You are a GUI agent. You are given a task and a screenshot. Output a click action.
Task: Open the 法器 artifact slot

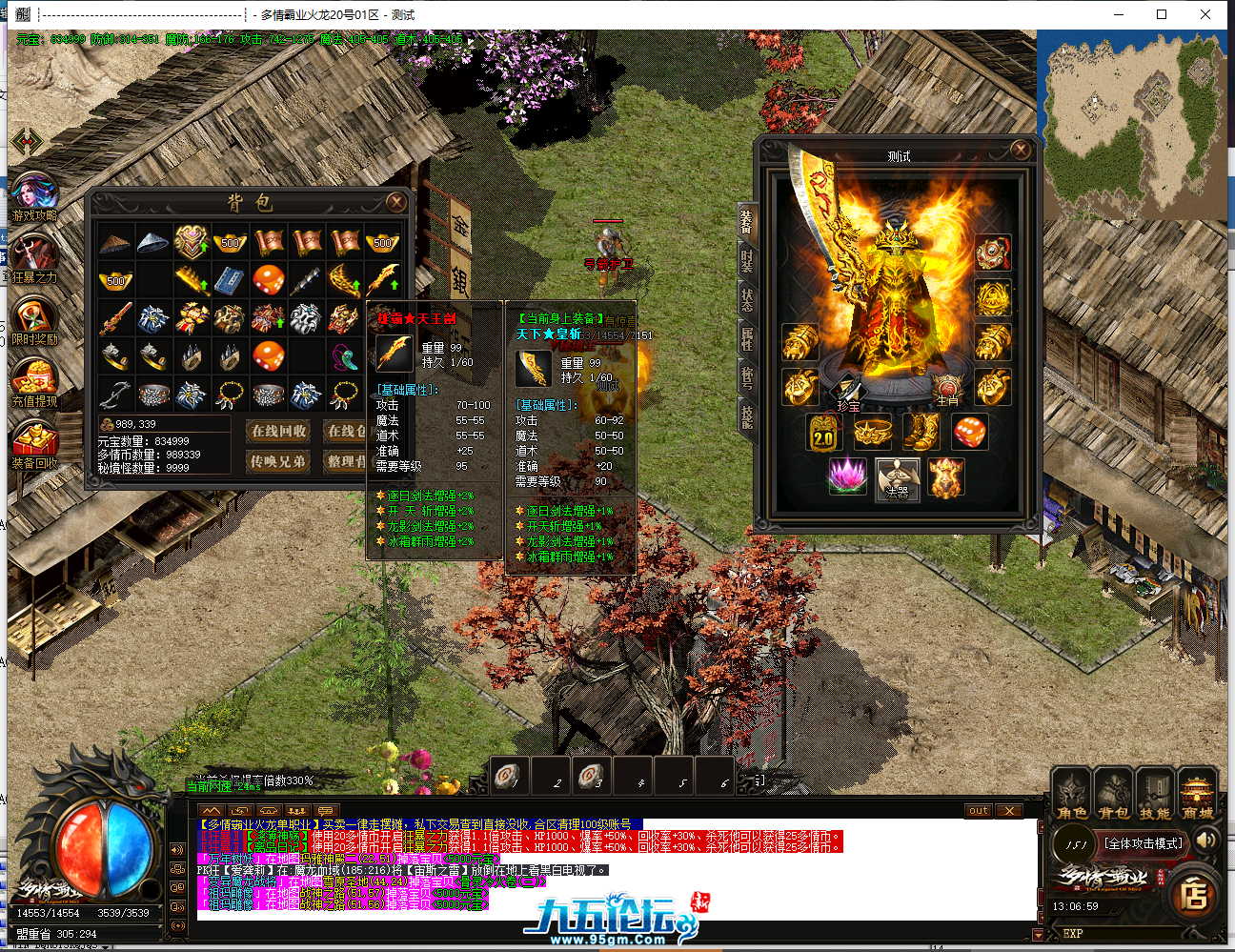pyautogui.click(x=898, y=478)
